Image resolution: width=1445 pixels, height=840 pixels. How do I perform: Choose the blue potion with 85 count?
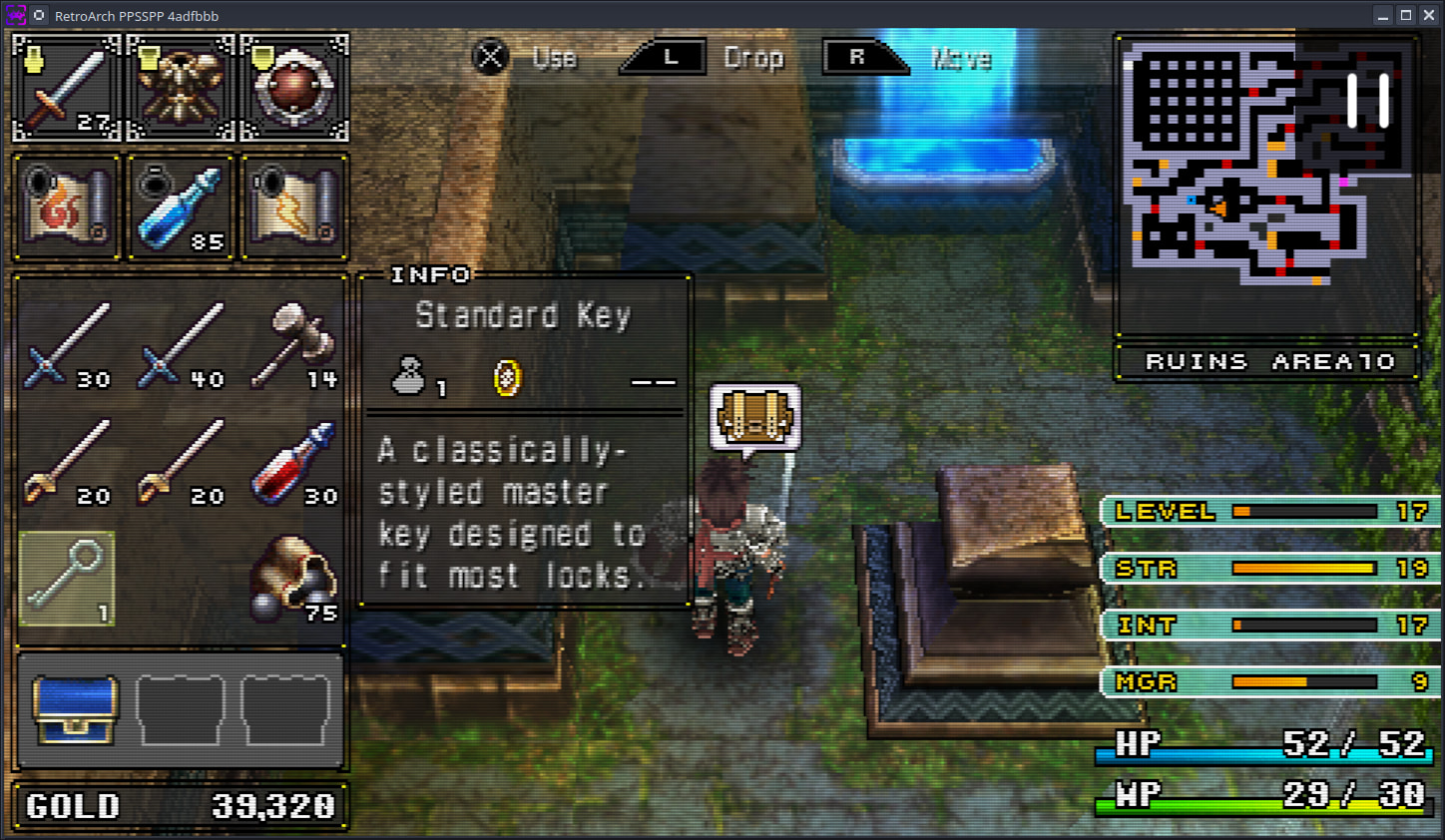(181, 208)
